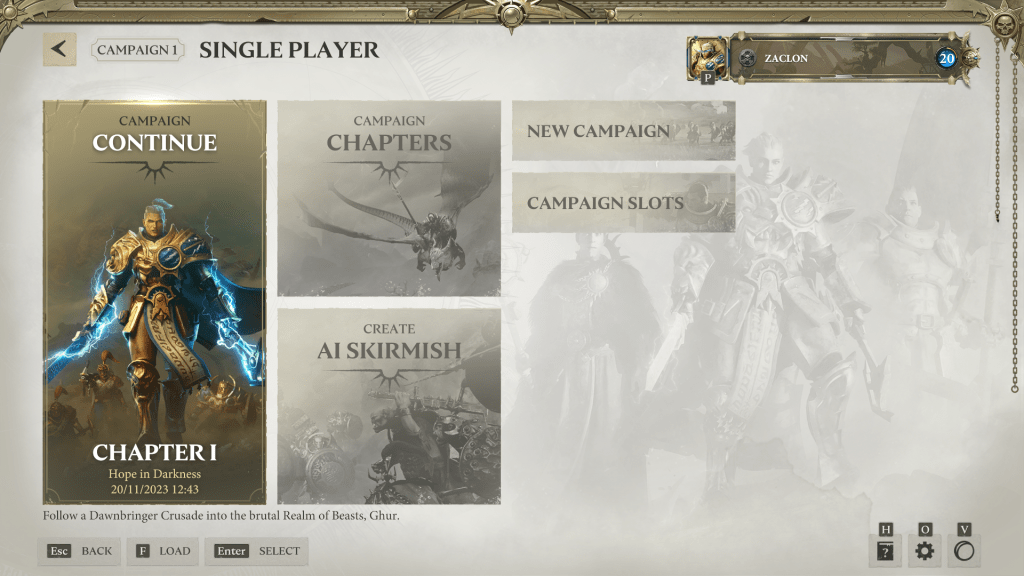1024x576 pixels.
Task: Confirm with the Select button
Action: (257, 551)
